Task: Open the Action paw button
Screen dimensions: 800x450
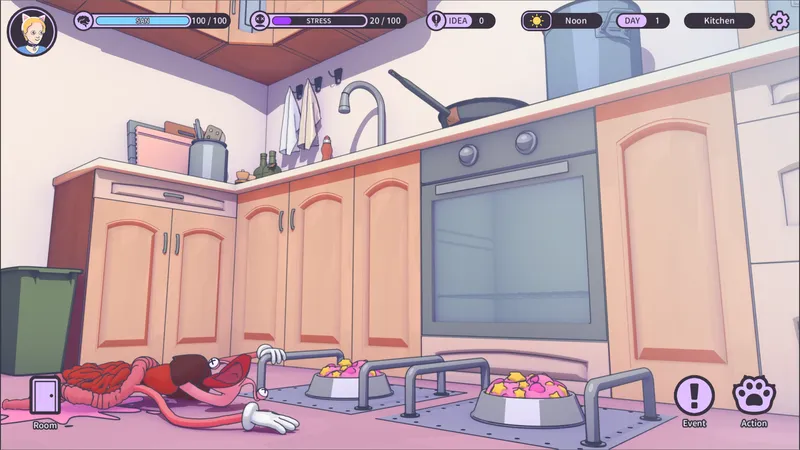Action: point(753,397)
